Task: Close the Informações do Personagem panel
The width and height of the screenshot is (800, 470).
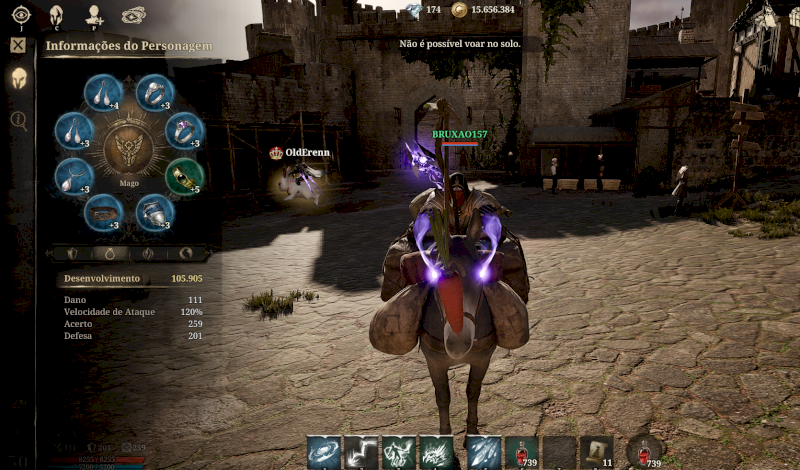Action: click(18, 45)
